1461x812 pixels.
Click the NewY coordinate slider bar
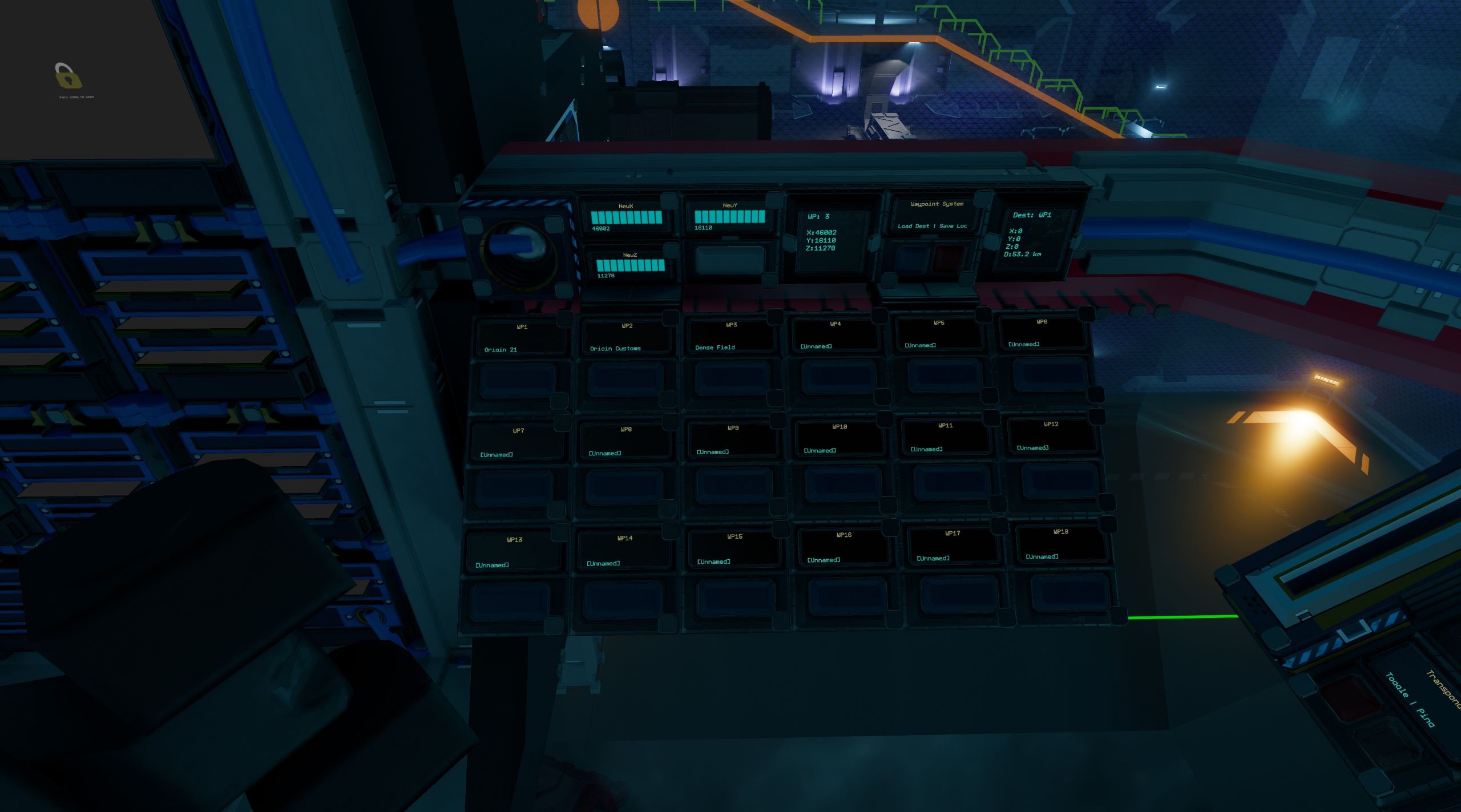729,217
